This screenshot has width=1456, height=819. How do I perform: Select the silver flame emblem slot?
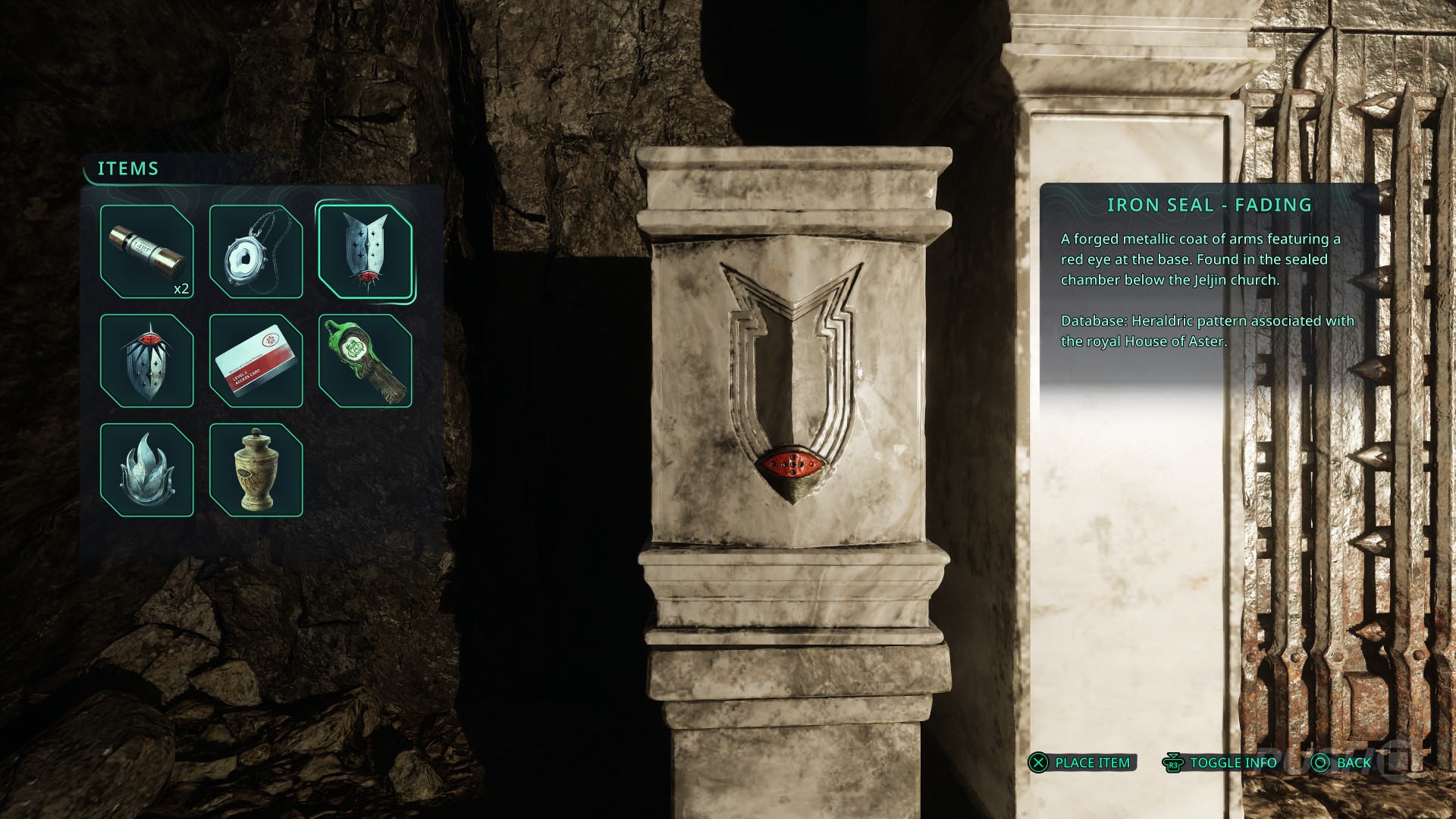point(146,469)
